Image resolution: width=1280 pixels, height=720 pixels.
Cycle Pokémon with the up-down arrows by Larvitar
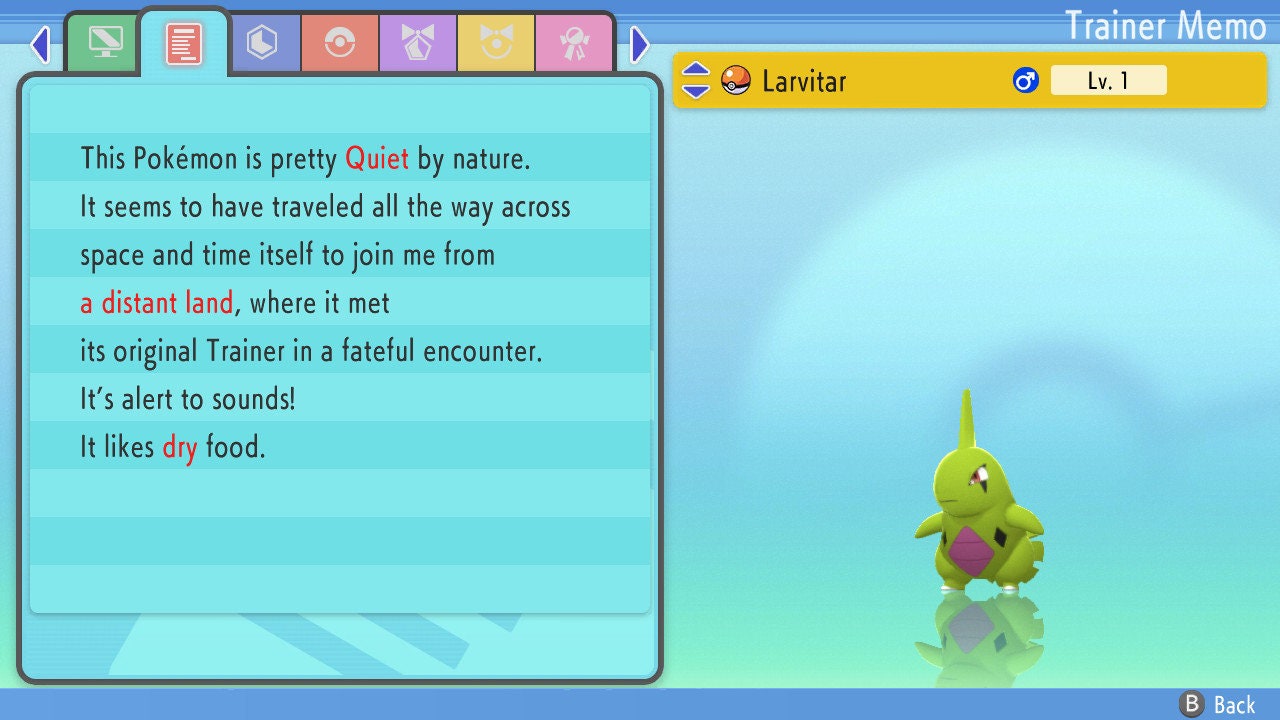point(696,81)
